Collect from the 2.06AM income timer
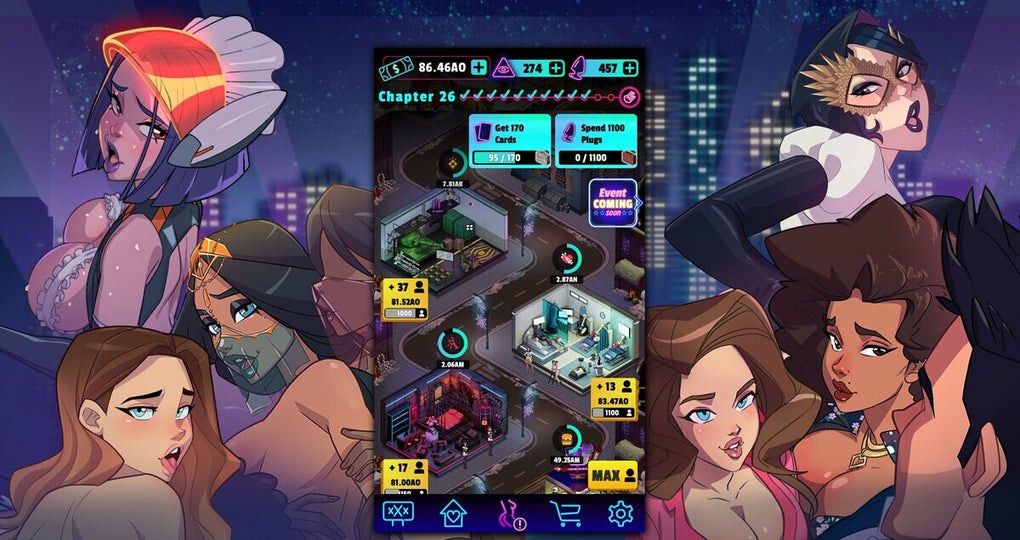Image resolution: width=1020 pixels, height=540 pixels. [x=453, y=344]
